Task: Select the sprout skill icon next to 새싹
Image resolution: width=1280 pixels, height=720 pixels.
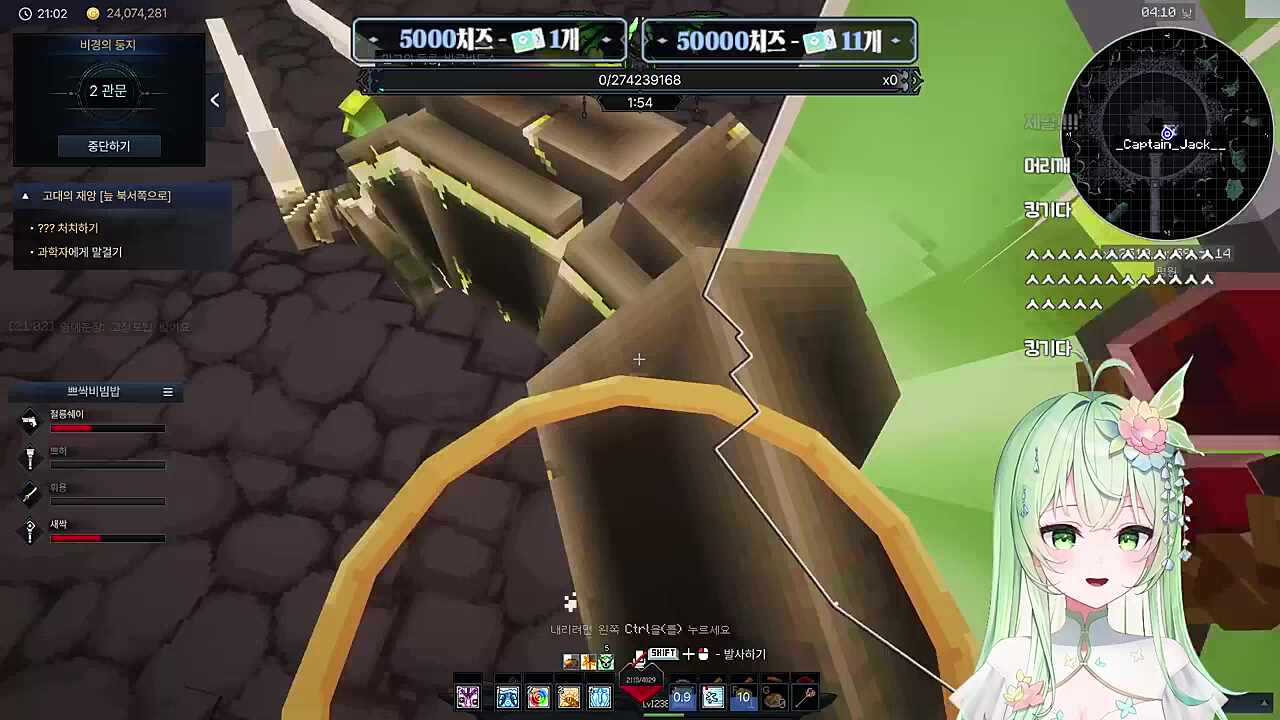Action: (x=30, y=531)
